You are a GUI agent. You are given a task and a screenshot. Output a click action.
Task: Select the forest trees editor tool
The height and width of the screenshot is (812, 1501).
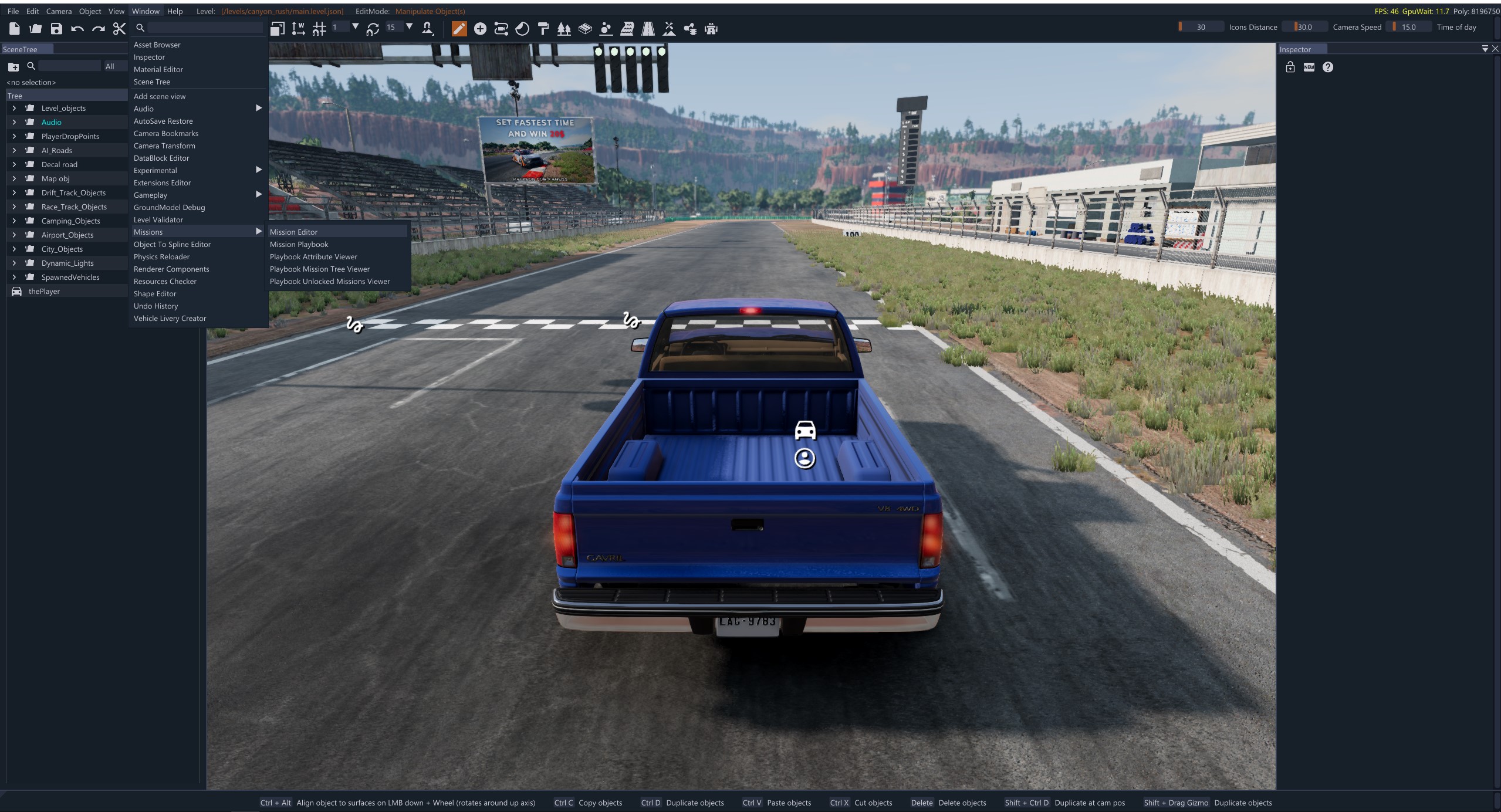[x=564, y=29]
